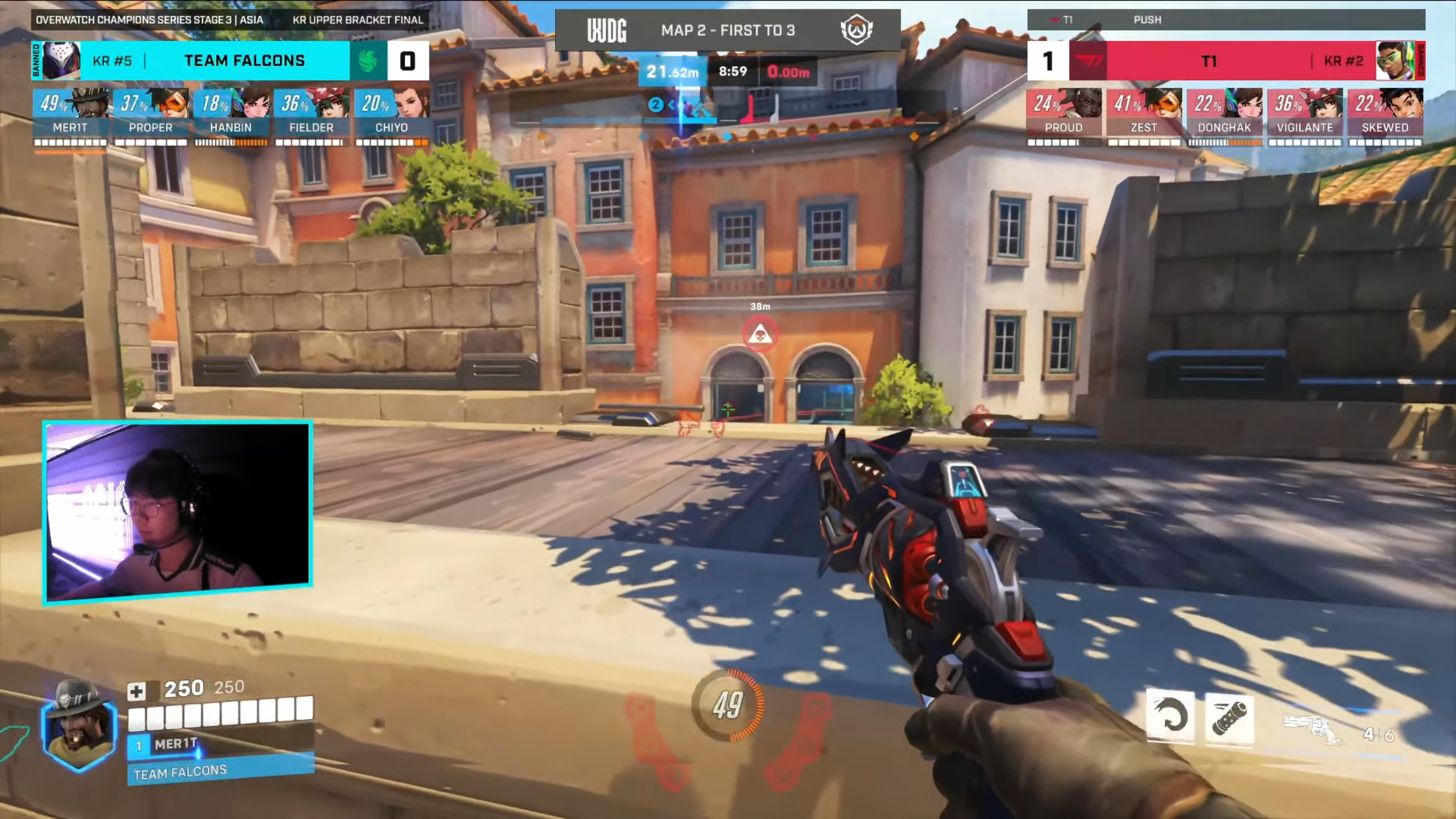The width and height of the screenshot is (1456, 819).
Task: Click the T1 team banner
Action: coord(1209,60)
